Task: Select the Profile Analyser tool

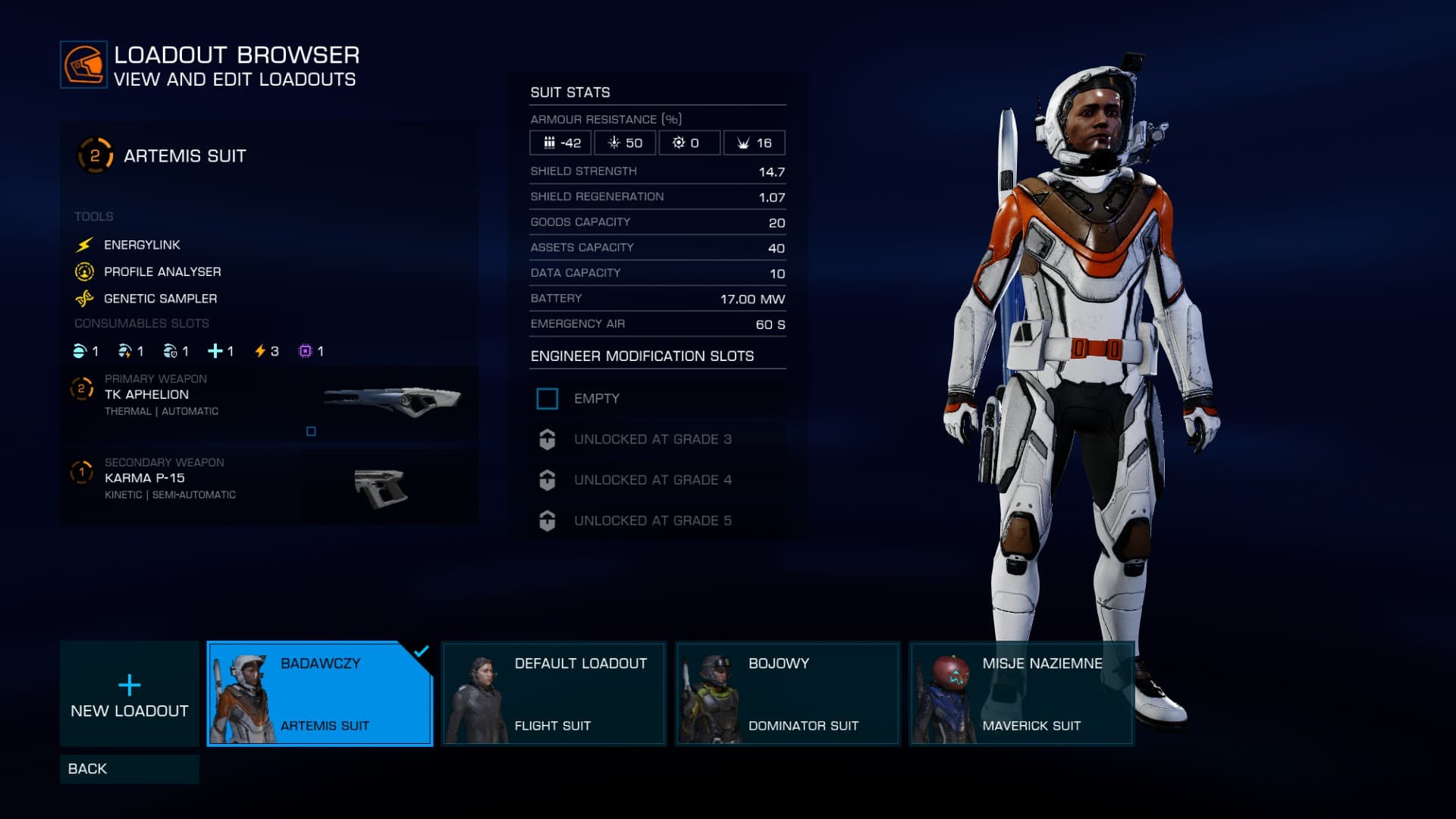Action: pos(162,271)
